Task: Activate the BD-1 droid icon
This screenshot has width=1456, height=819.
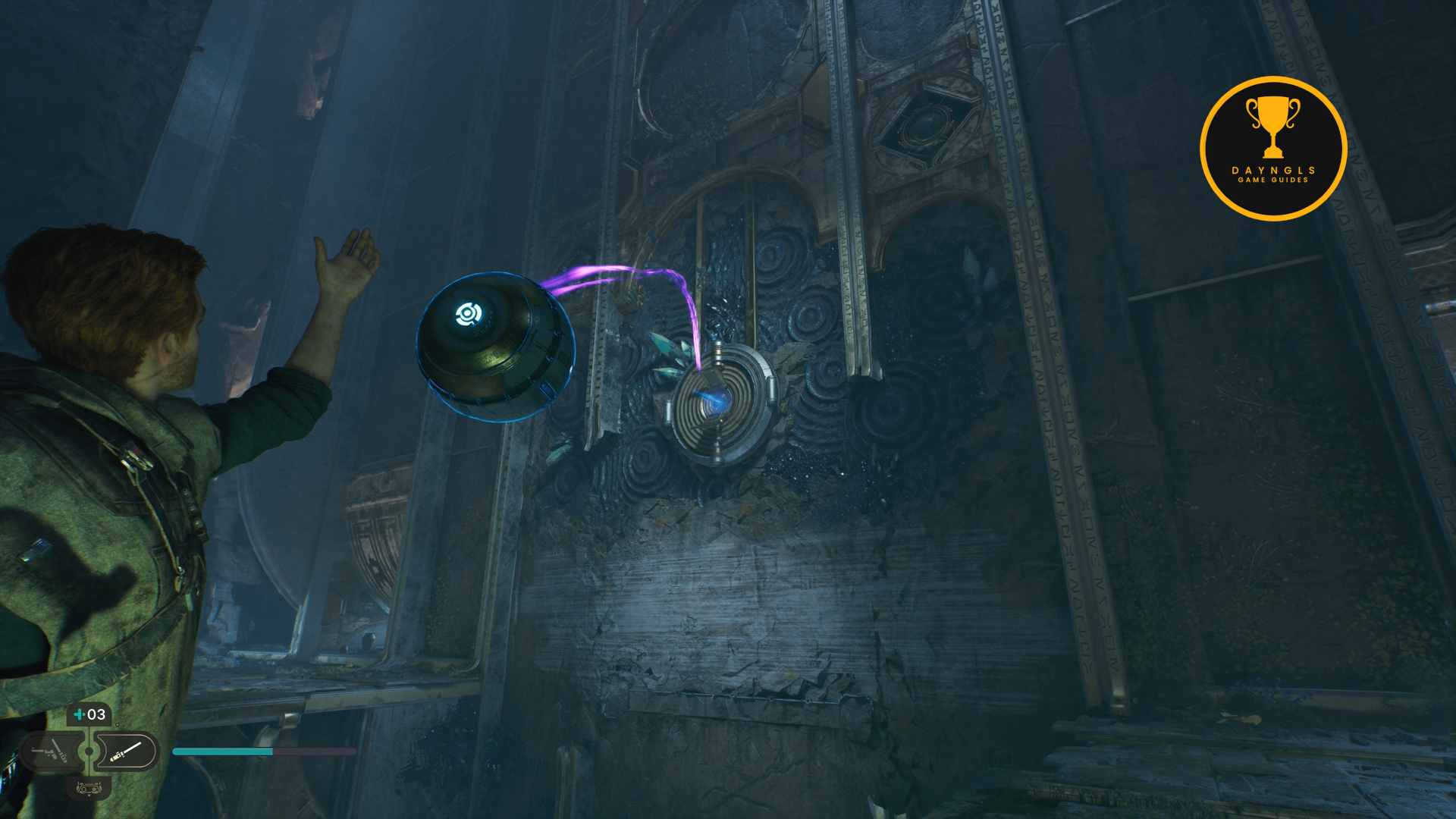Action: pos(89,789)
